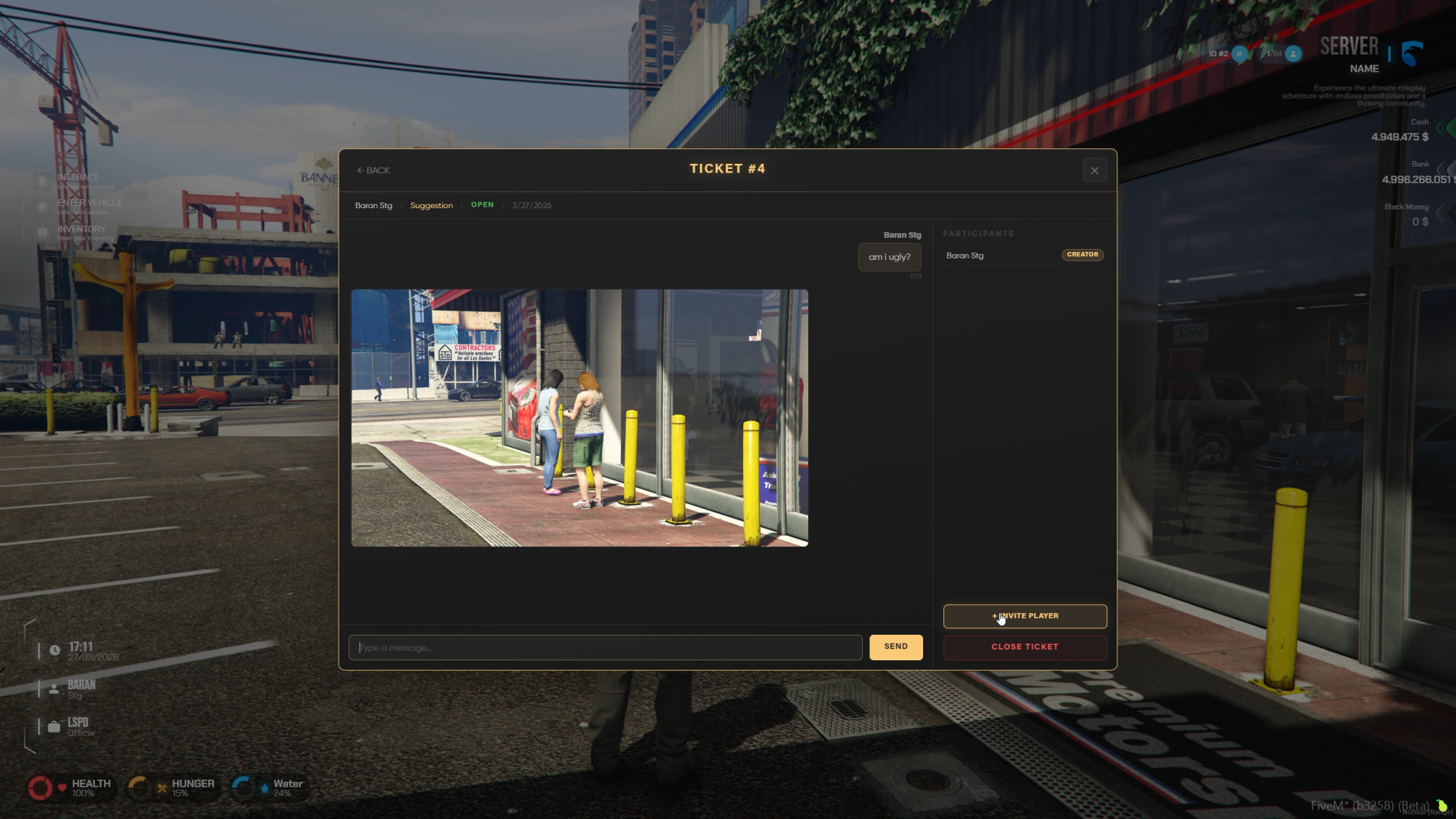Click the "am i ugly?" chat message
The image size is (1456, 819).
[889, 257]
